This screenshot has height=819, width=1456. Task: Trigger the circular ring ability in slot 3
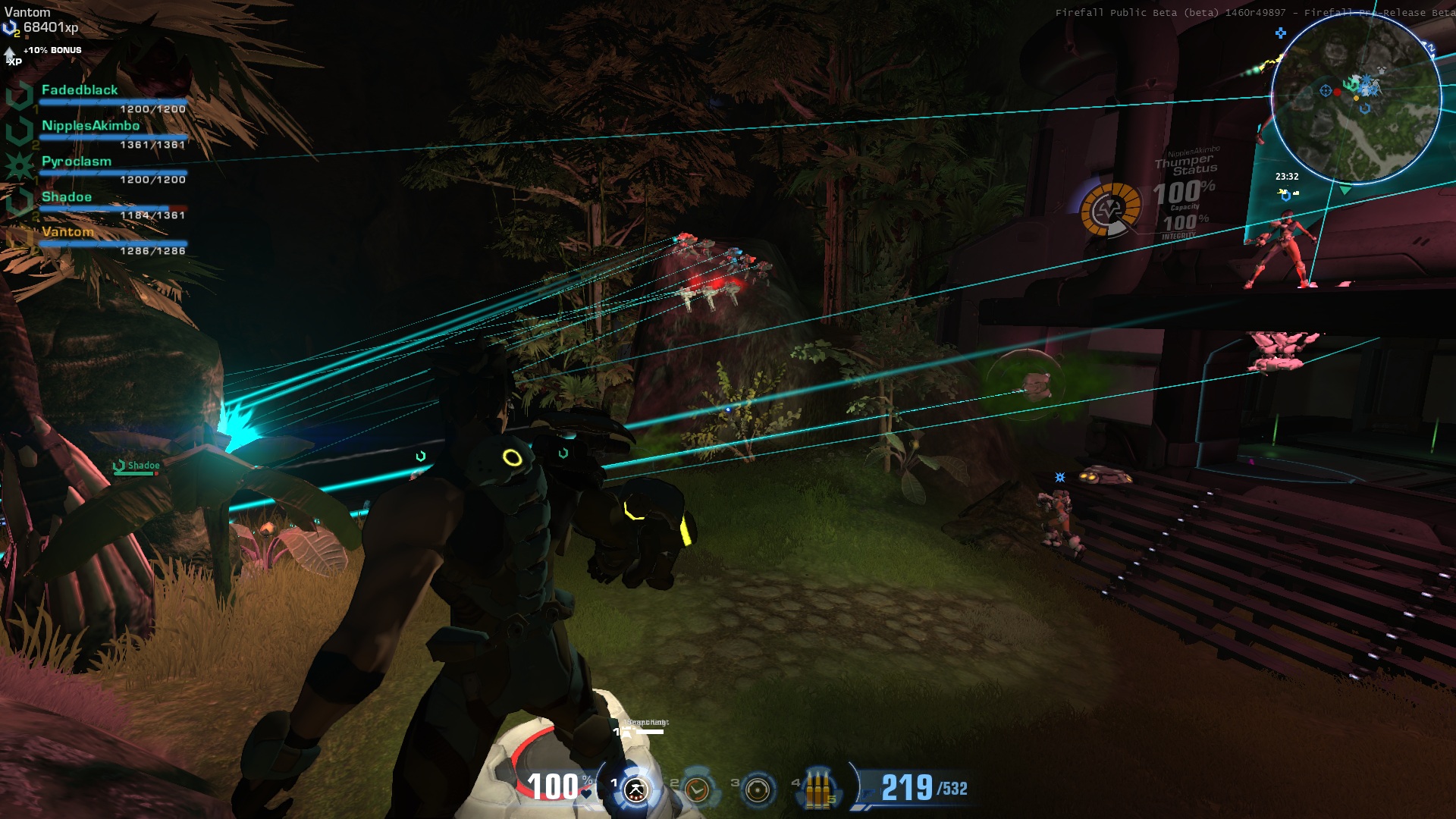(x=757, y=789)
